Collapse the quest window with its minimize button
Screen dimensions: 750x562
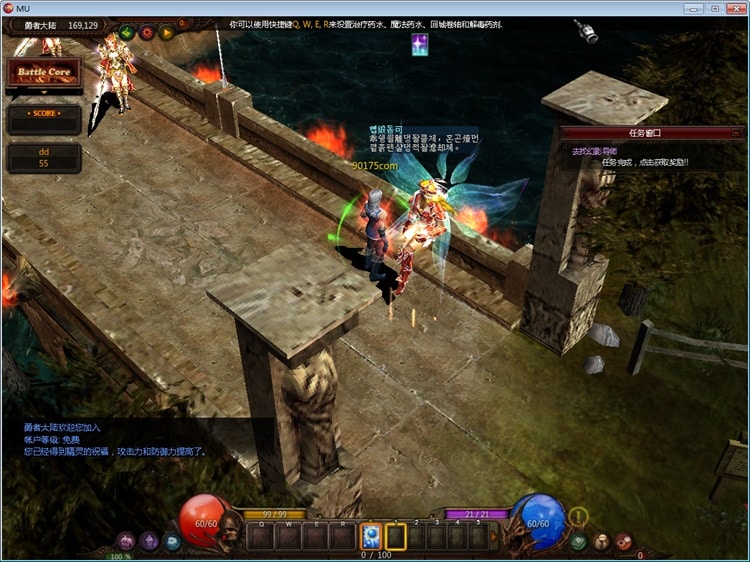tap(739, 132)
